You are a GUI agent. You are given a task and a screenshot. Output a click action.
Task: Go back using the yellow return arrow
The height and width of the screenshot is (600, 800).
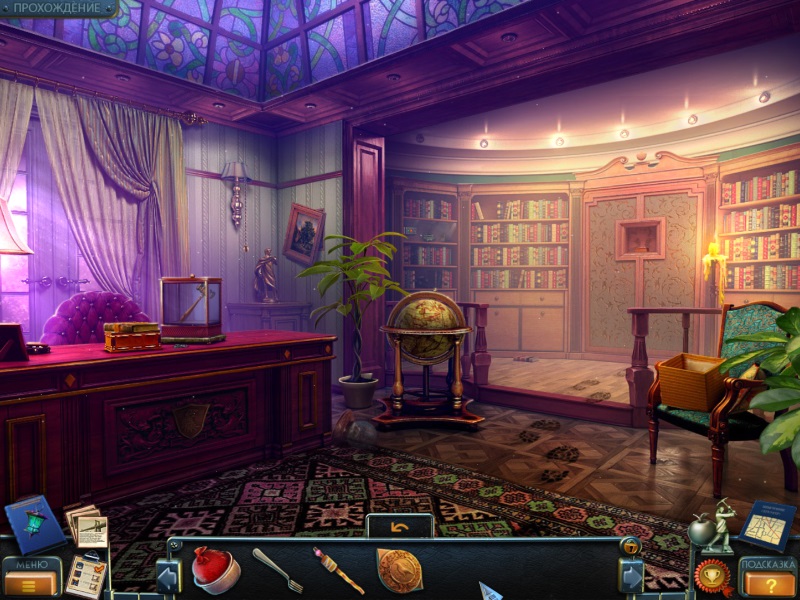[400, 526]
